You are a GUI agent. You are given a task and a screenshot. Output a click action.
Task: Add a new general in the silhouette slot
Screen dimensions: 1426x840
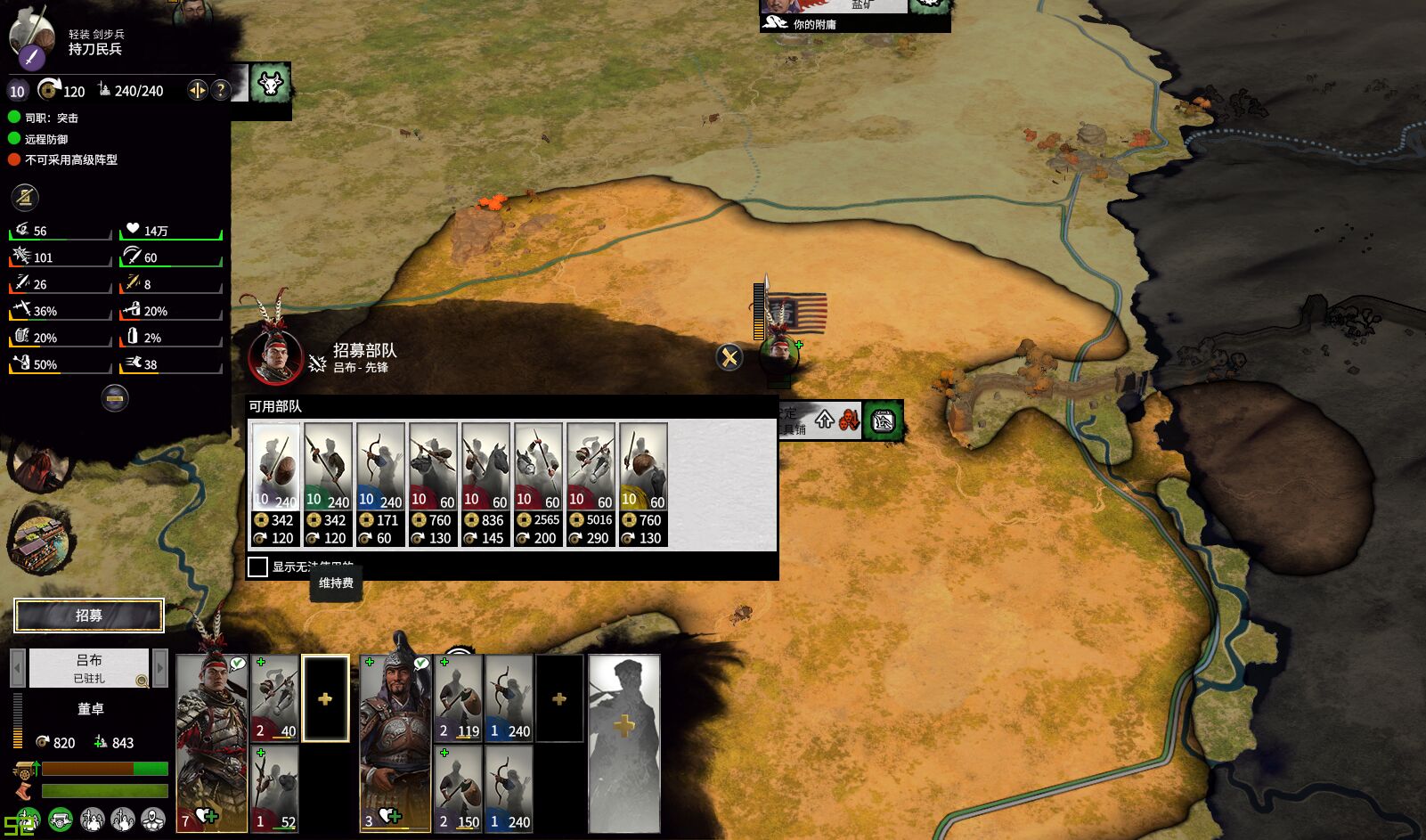[623, 743]
